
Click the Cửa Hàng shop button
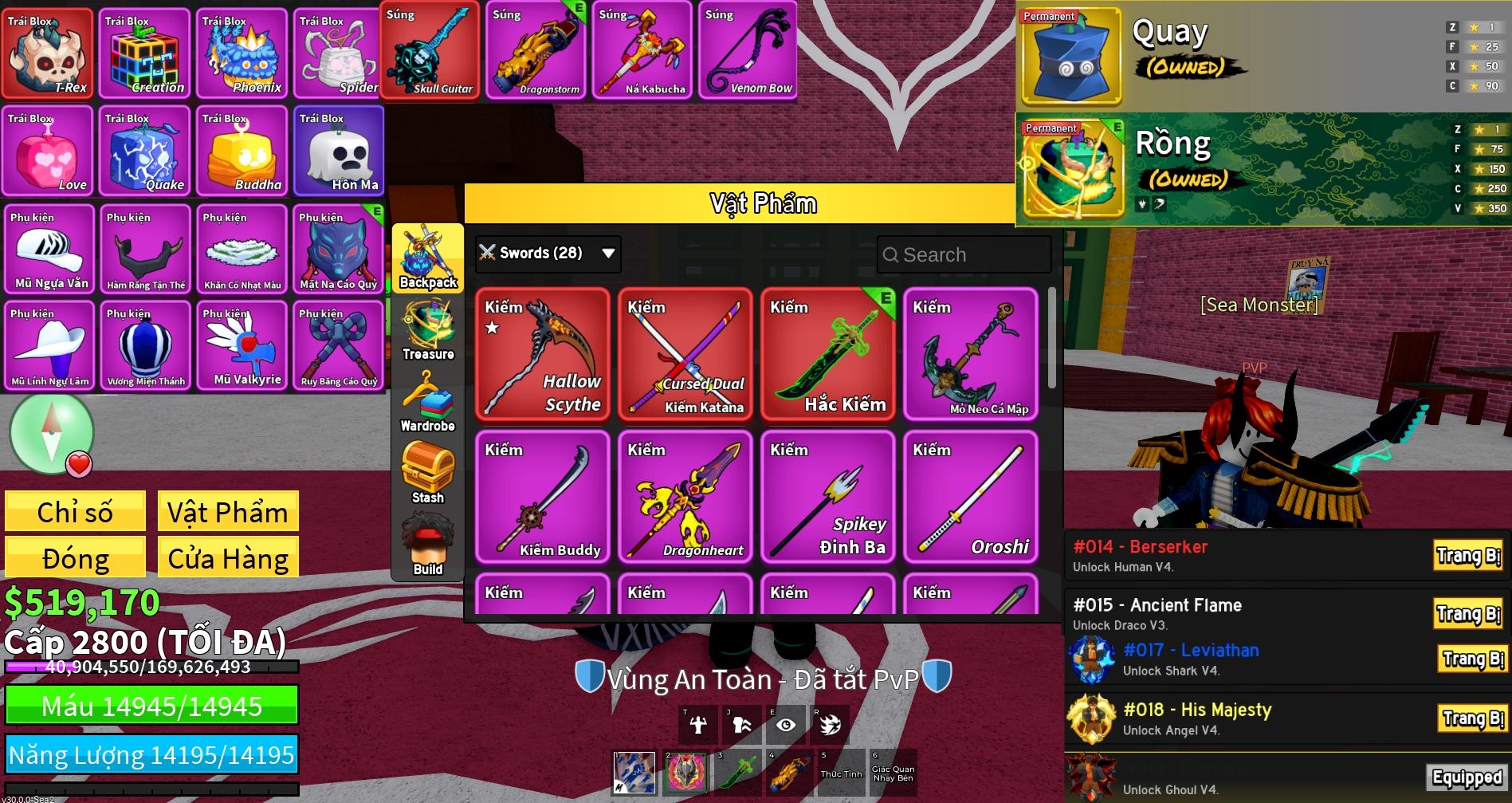pyautogui.click(x=228, y=558)
